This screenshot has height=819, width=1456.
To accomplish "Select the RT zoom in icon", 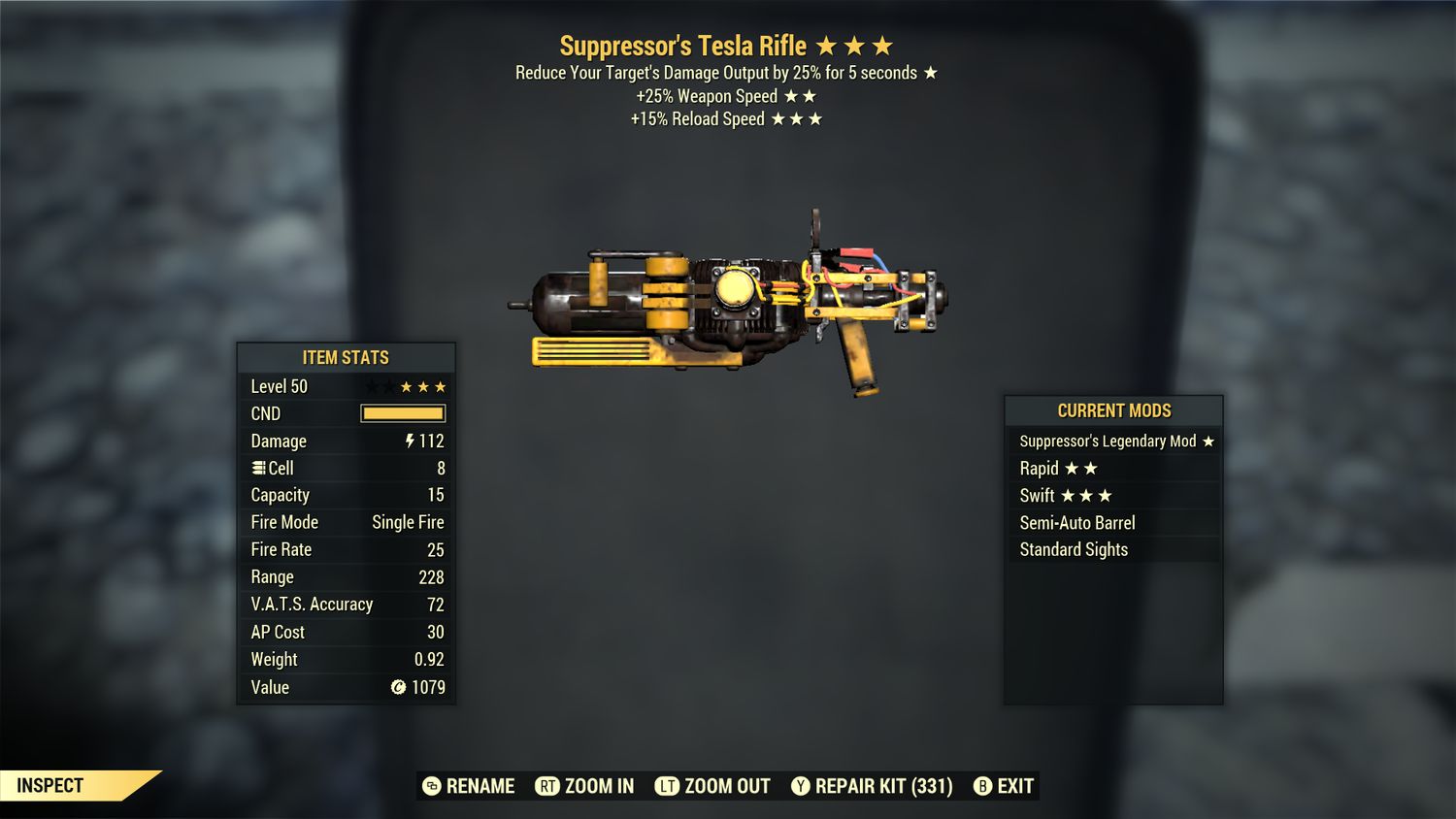I will pos(549,786).
